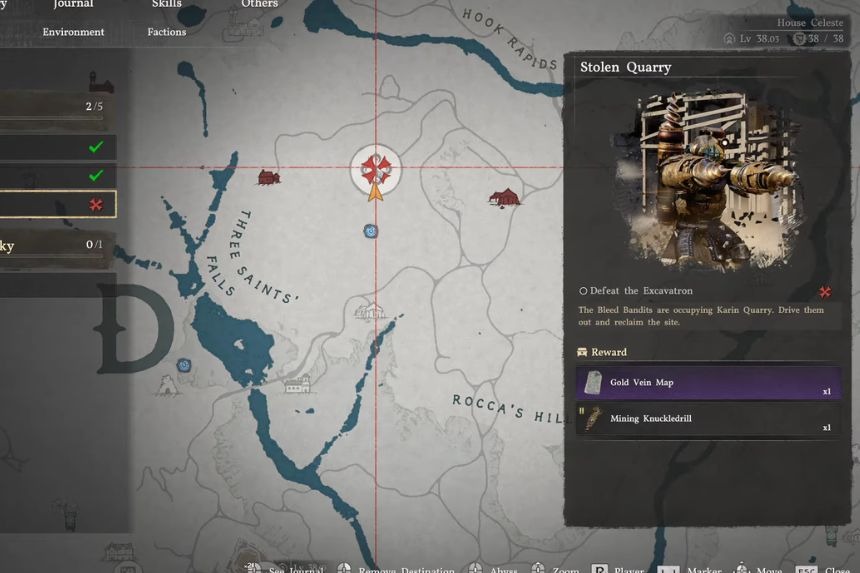Click the red building marker west of quest marker
The height and width of the screenshot is (573, 860).
[268, 177]
